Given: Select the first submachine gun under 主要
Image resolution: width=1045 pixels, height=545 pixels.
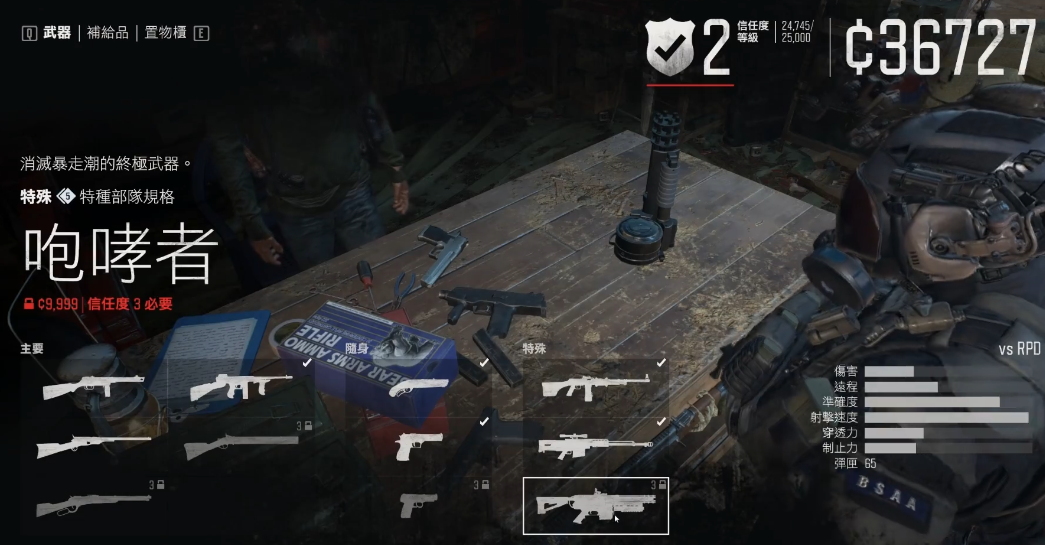Looking at the screenshot, I should coord(93,387).
